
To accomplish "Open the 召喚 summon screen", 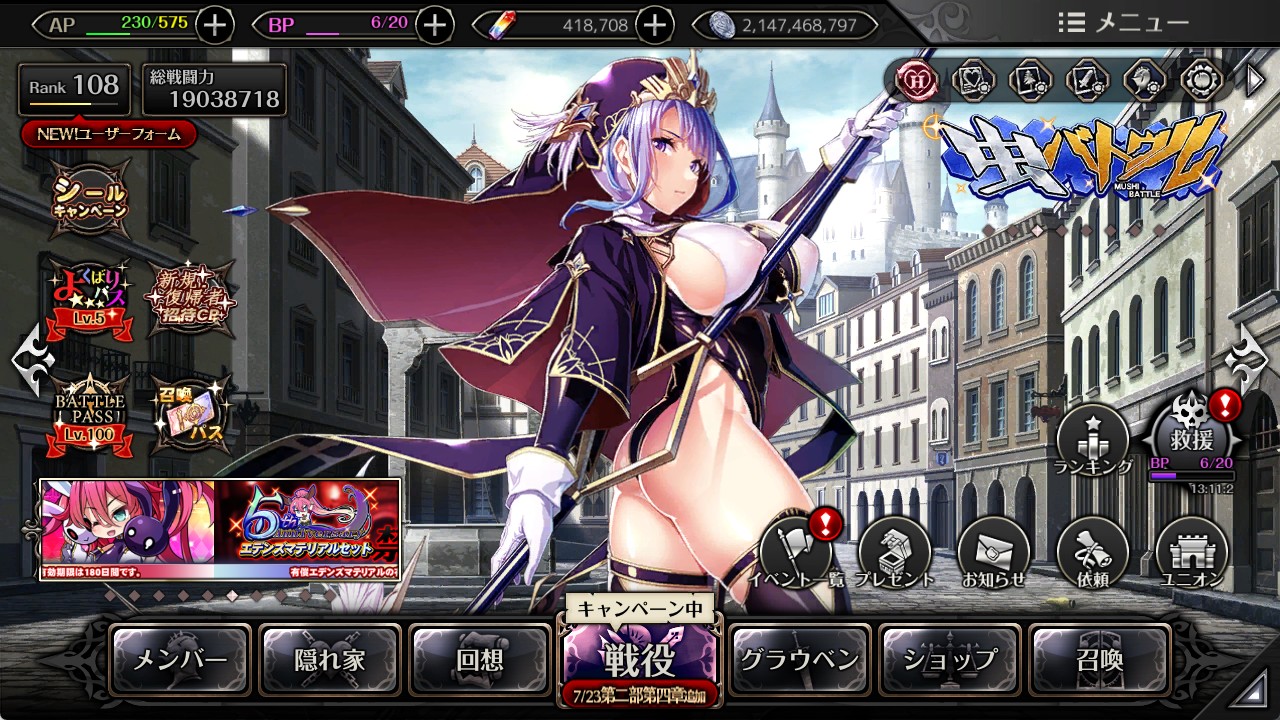I will click(1099, 660).
